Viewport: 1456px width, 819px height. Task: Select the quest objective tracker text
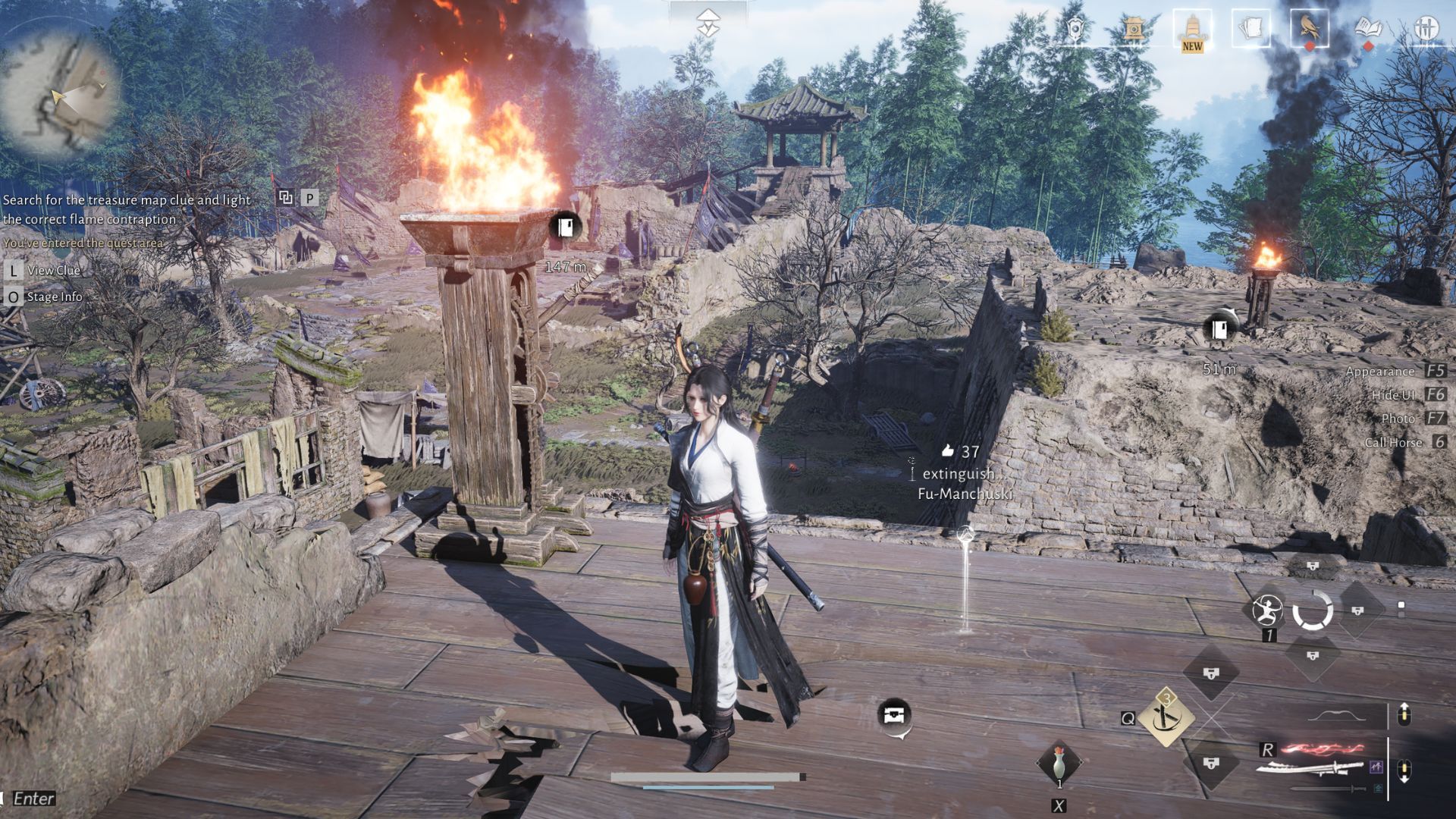pyautogui.click(x=127, y=209)
